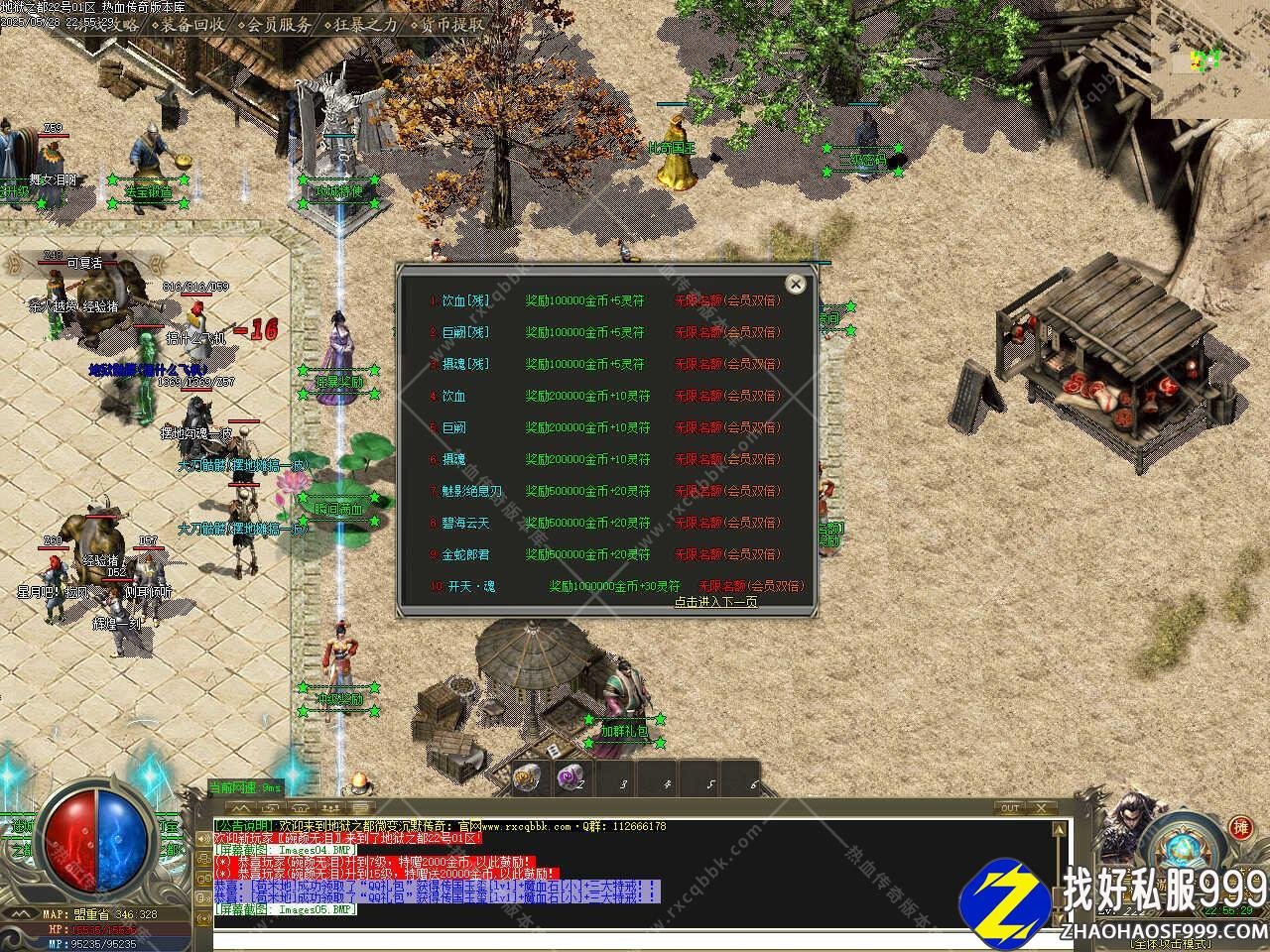This screenshot has height=952, width=1270.
Task: Choose the 魅影绝息刃 reward row
Action: pyautogui.click(x=471, y=491)
